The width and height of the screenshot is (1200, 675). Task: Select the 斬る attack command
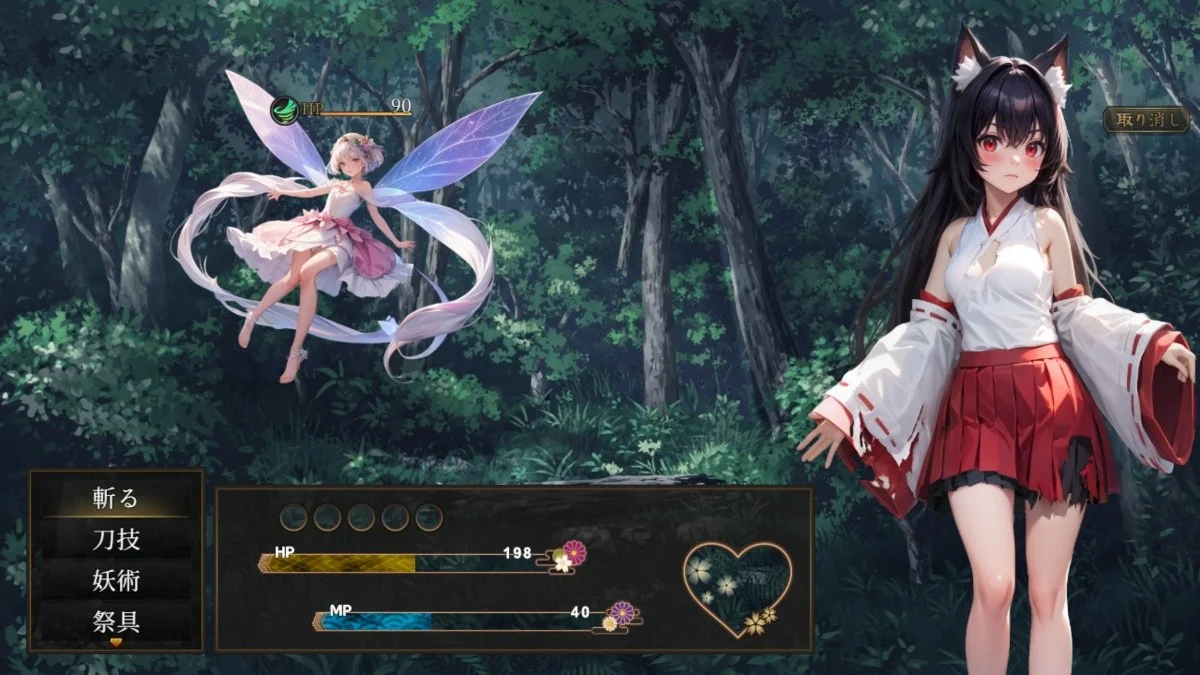(116, 497)
